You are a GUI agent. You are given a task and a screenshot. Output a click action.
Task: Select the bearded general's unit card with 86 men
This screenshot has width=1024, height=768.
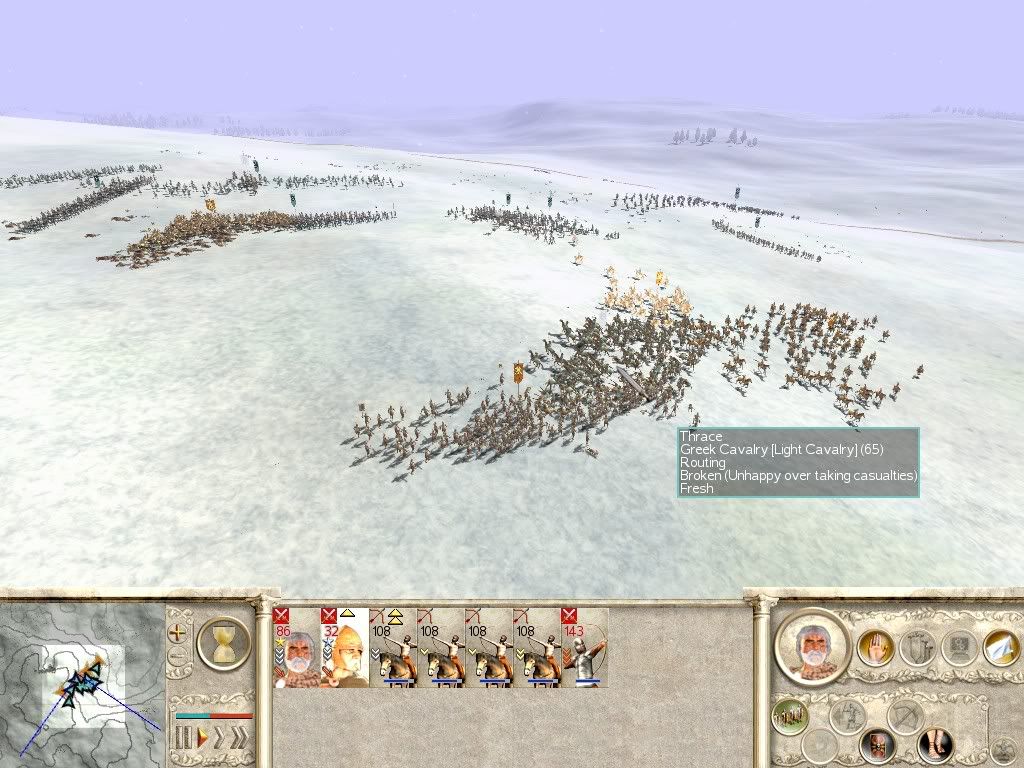pyautogui.click(x=296, y=647)
